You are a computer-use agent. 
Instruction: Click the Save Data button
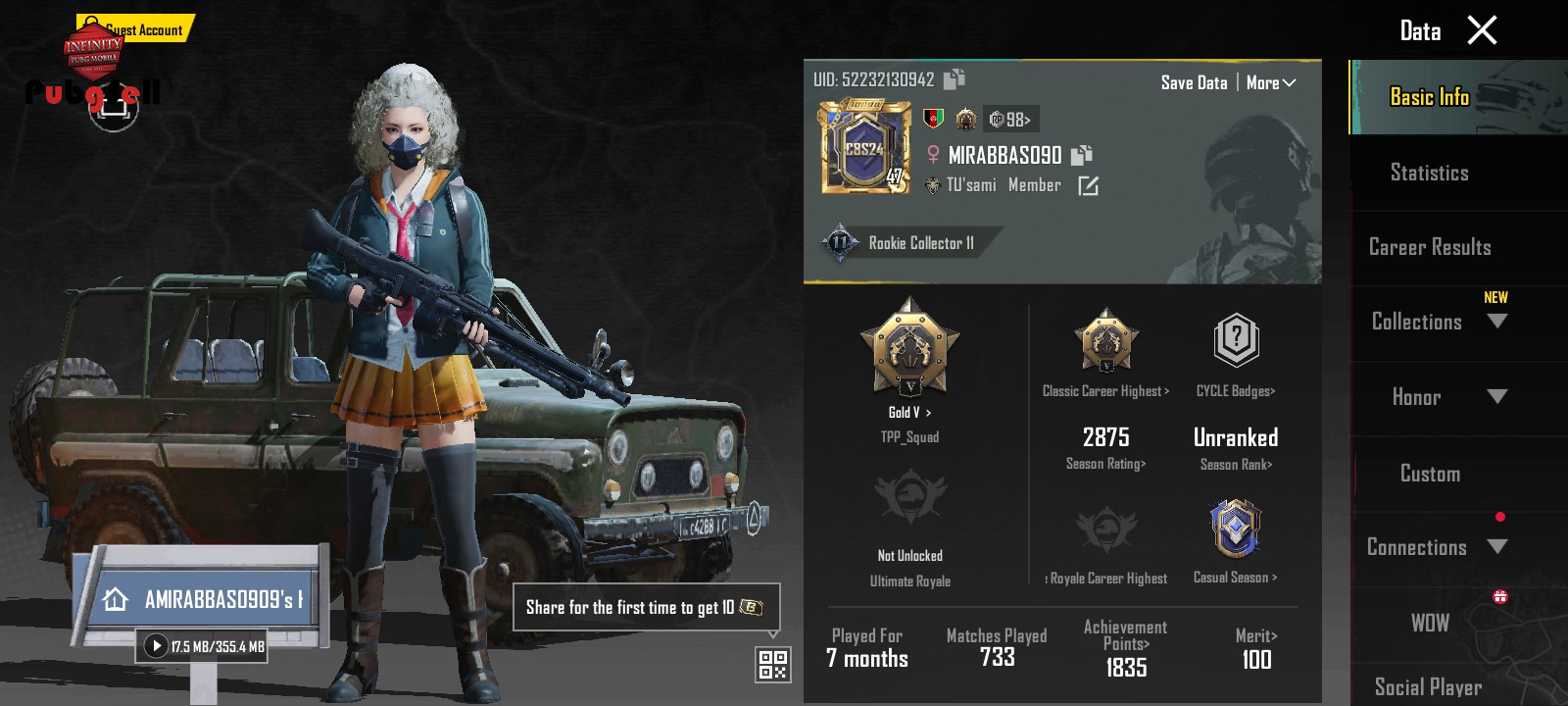[1194, 83]
